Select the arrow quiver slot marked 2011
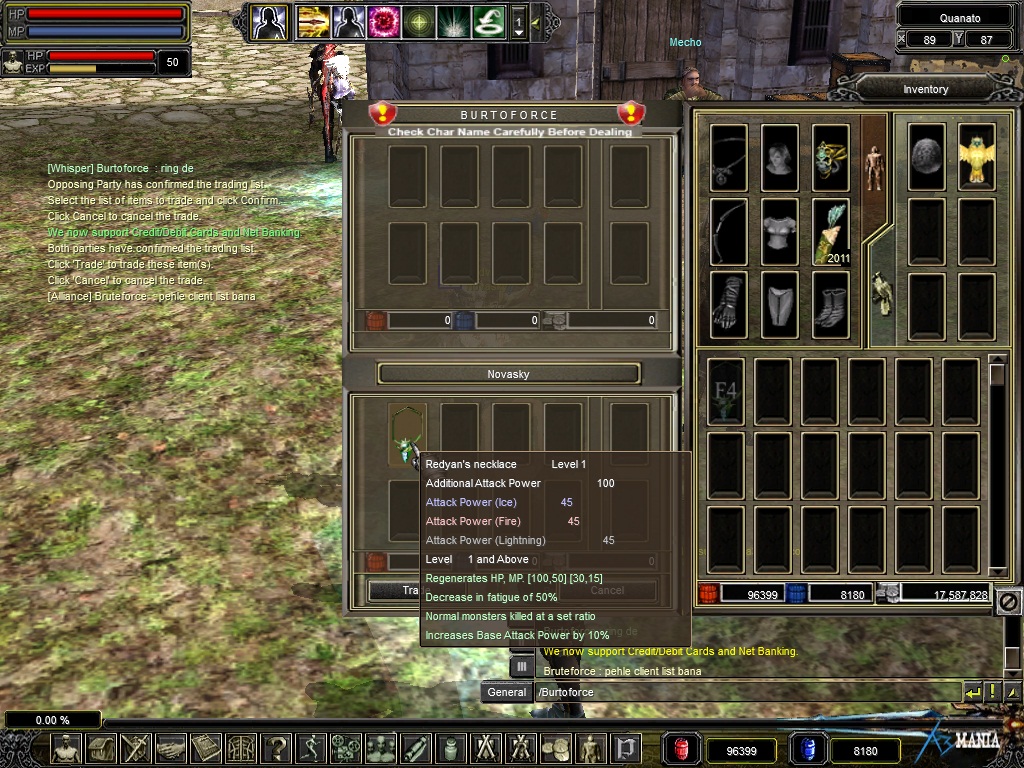Viewport: 1024px width, 768px height. 830,232
